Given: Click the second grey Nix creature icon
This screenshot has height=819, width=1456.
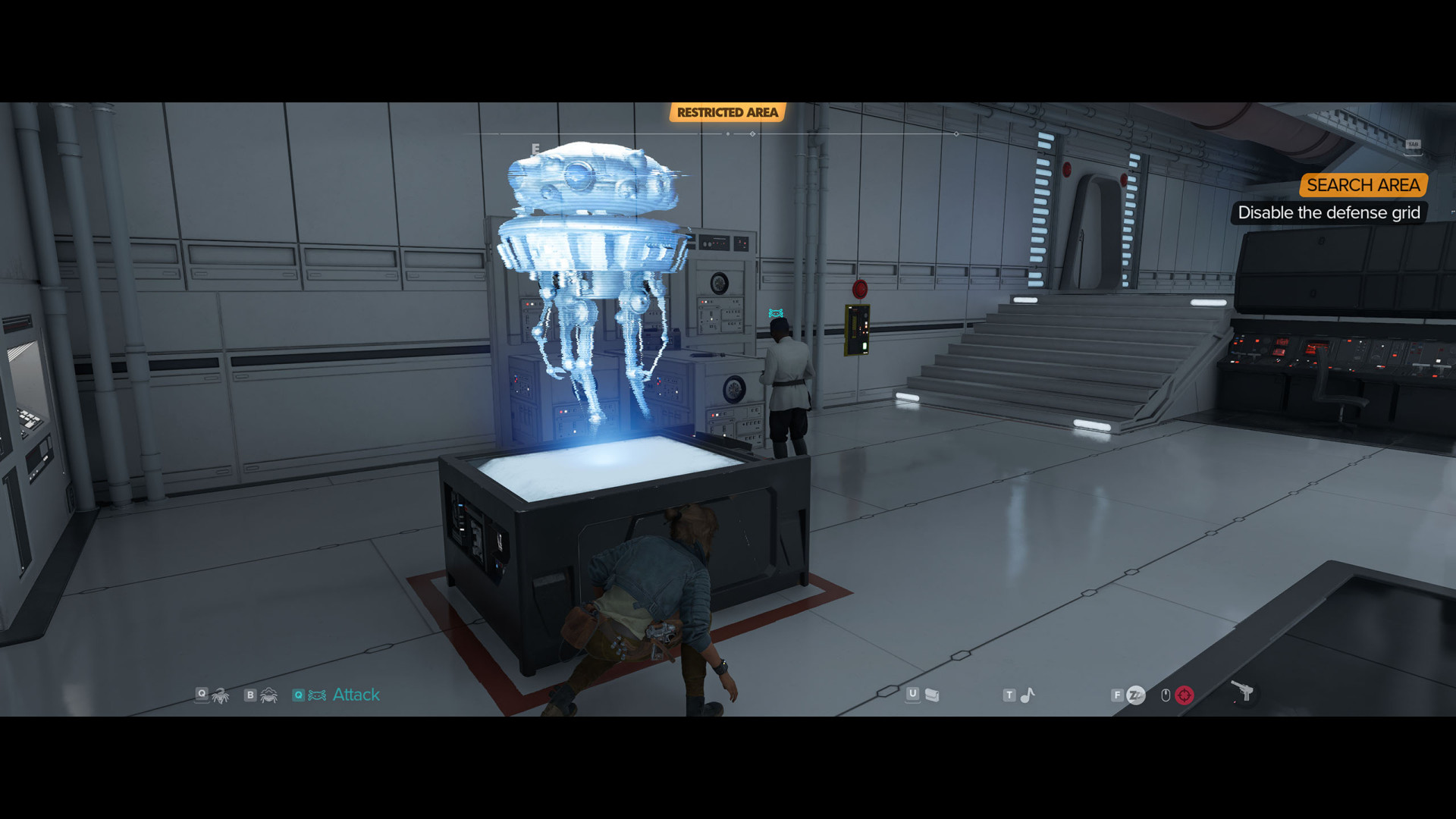Looking at the screenshot, I should point(269,695).
